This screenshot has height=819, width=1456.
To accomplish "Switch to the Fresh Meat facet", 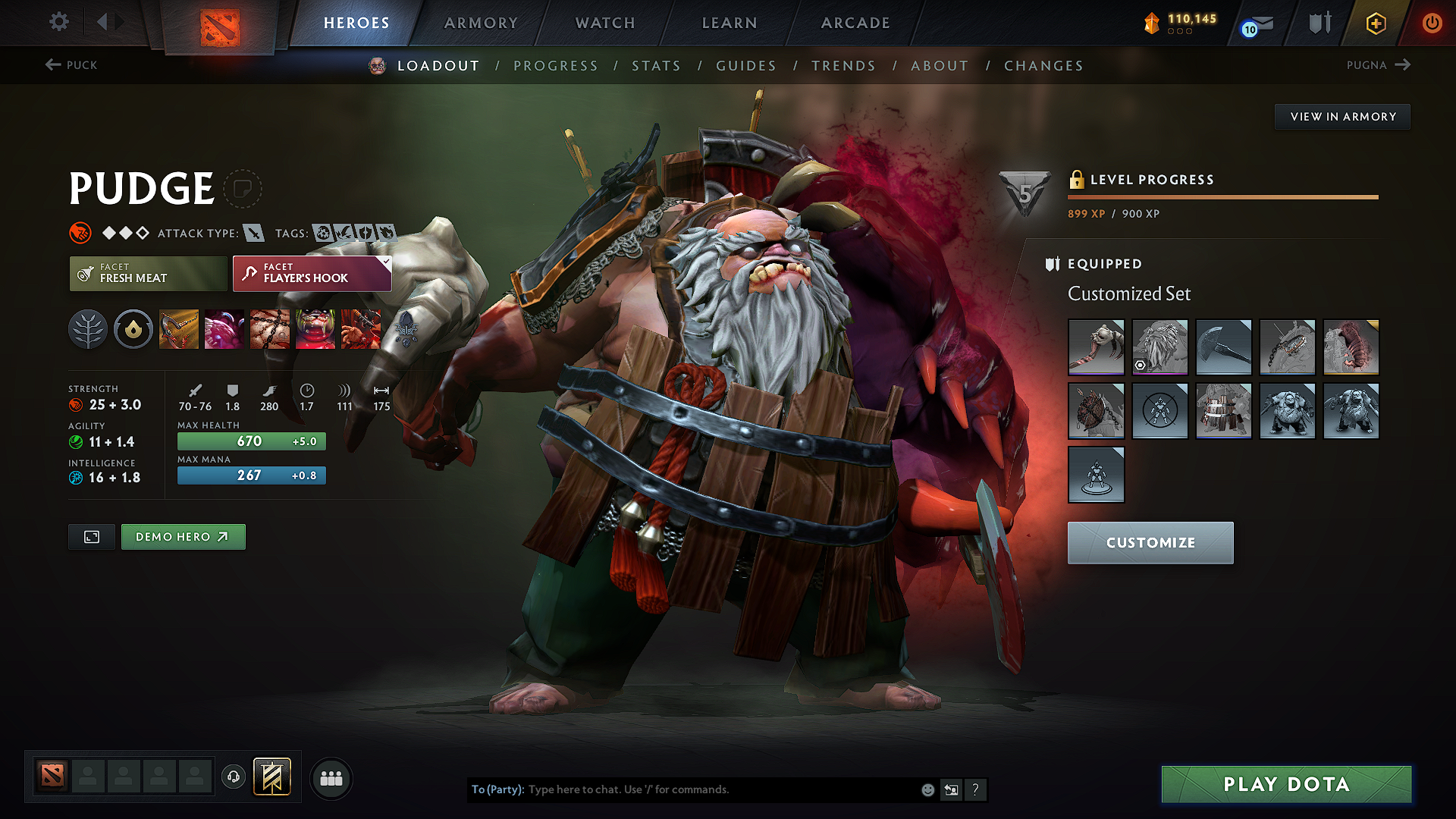I will click(147, 274).
